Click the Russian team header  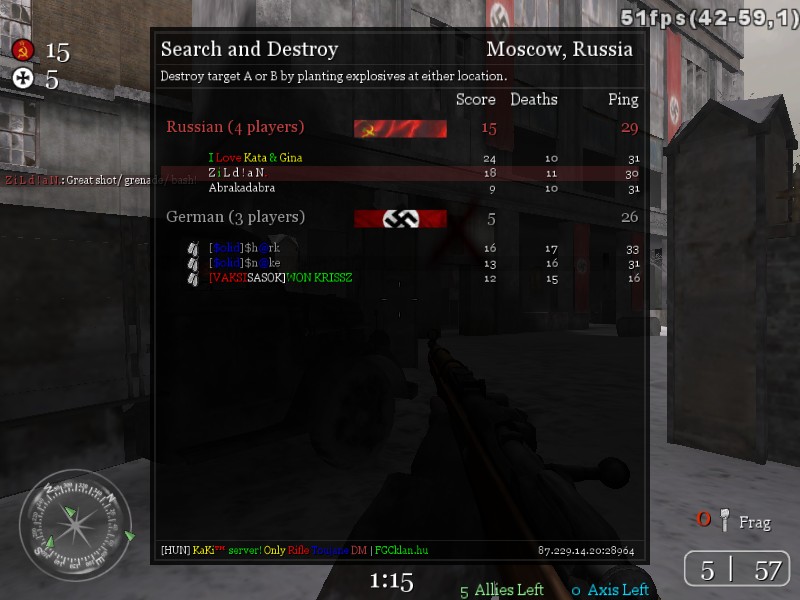tap(235, 127)
